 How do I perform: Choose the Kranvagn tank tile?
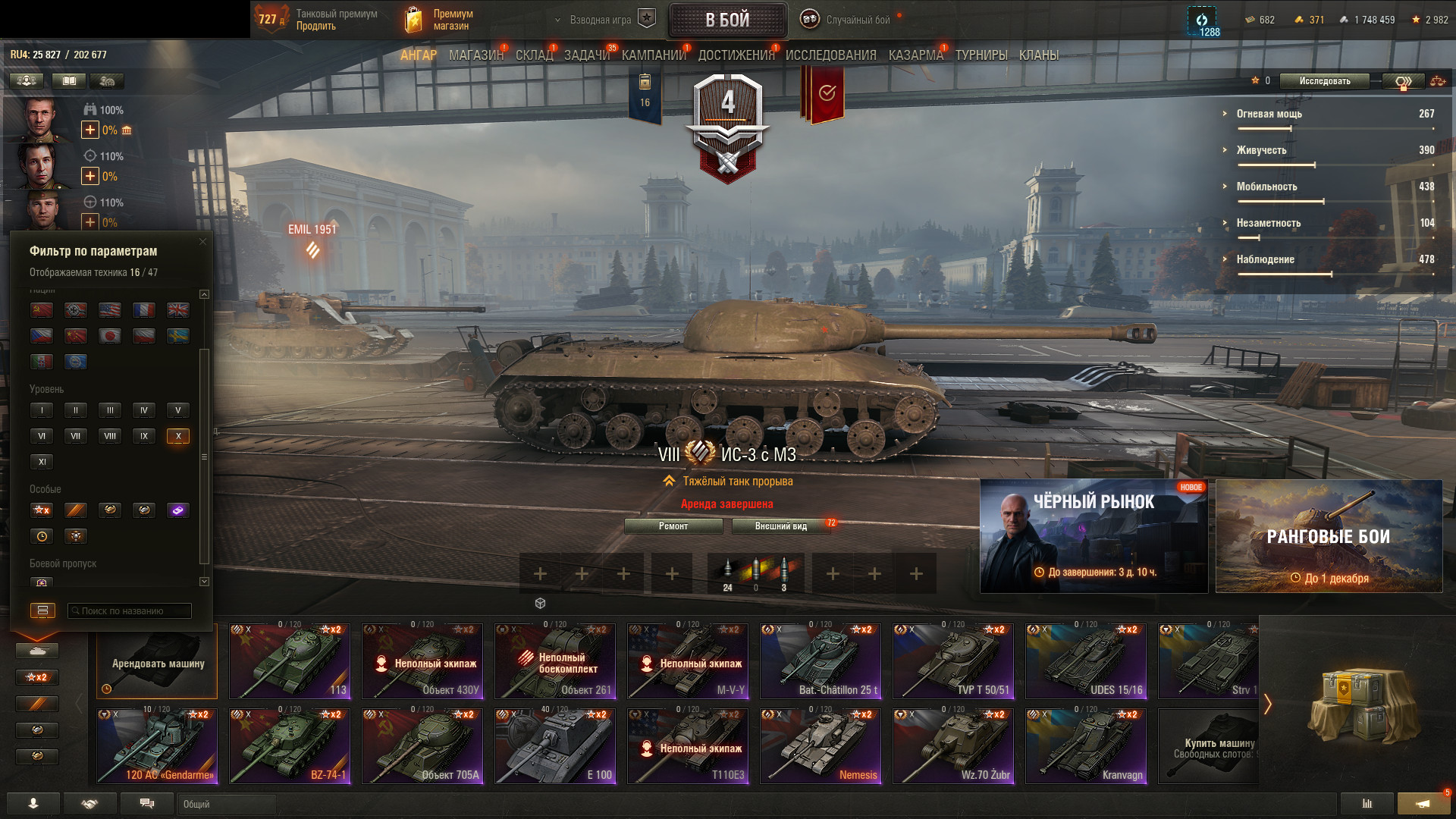click(1086, 746)
